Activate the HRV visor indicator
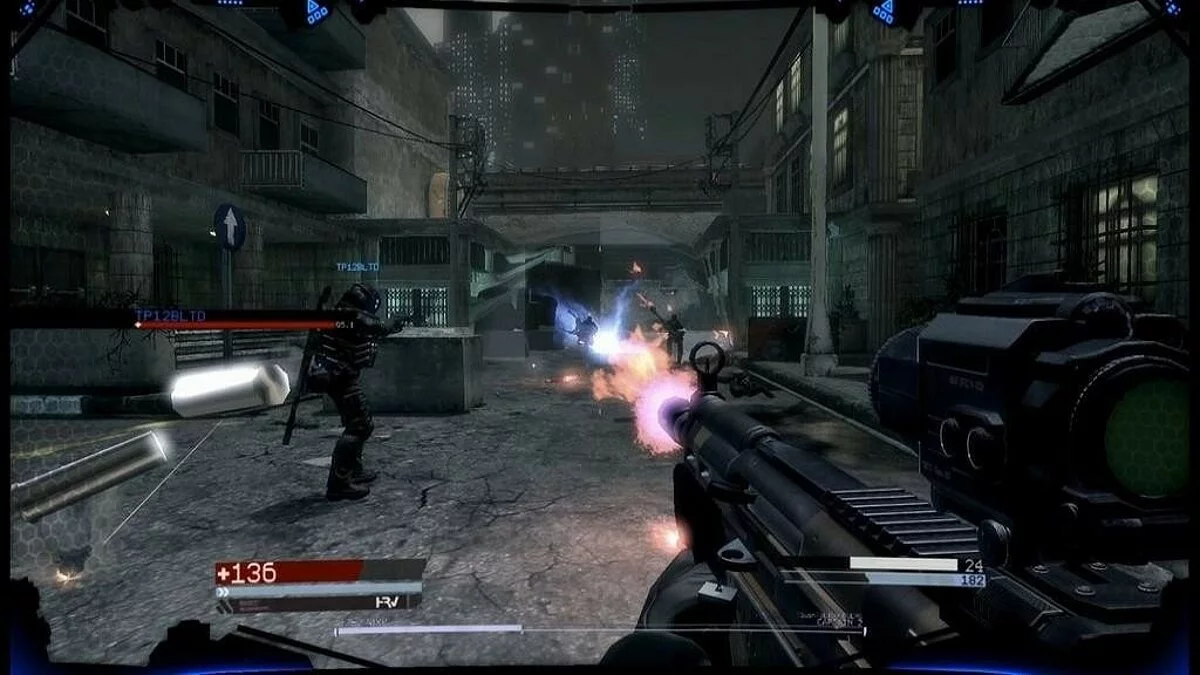 [x=388, y=602]
